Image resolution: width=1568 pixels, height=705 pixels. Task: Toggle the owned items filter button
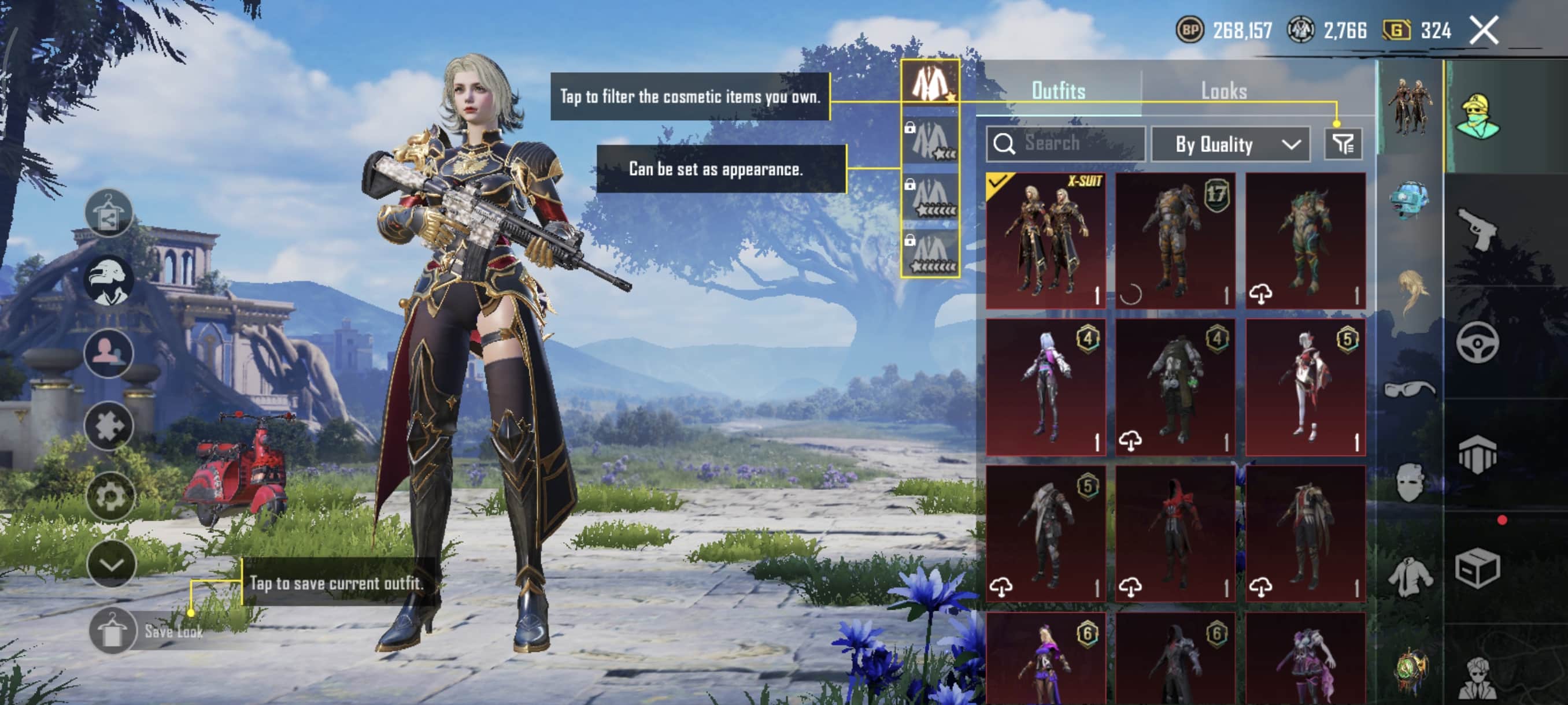pyautogui.click(x=1343, y=144)
